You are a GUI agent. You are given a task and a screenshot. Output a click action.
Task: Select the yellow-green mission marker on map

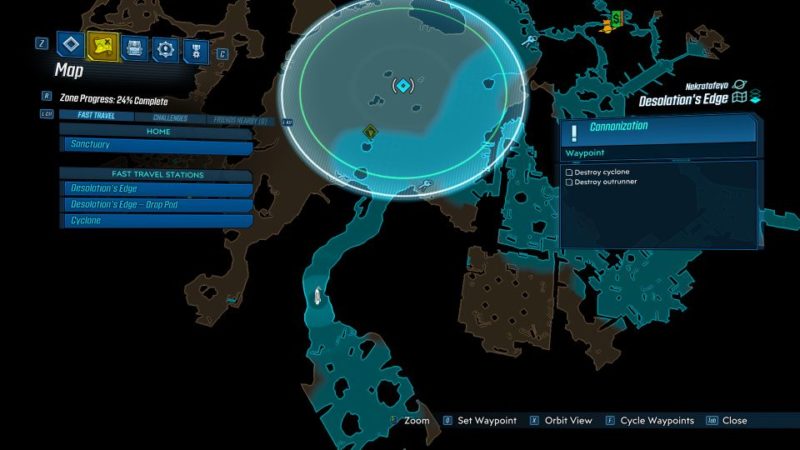371,131
